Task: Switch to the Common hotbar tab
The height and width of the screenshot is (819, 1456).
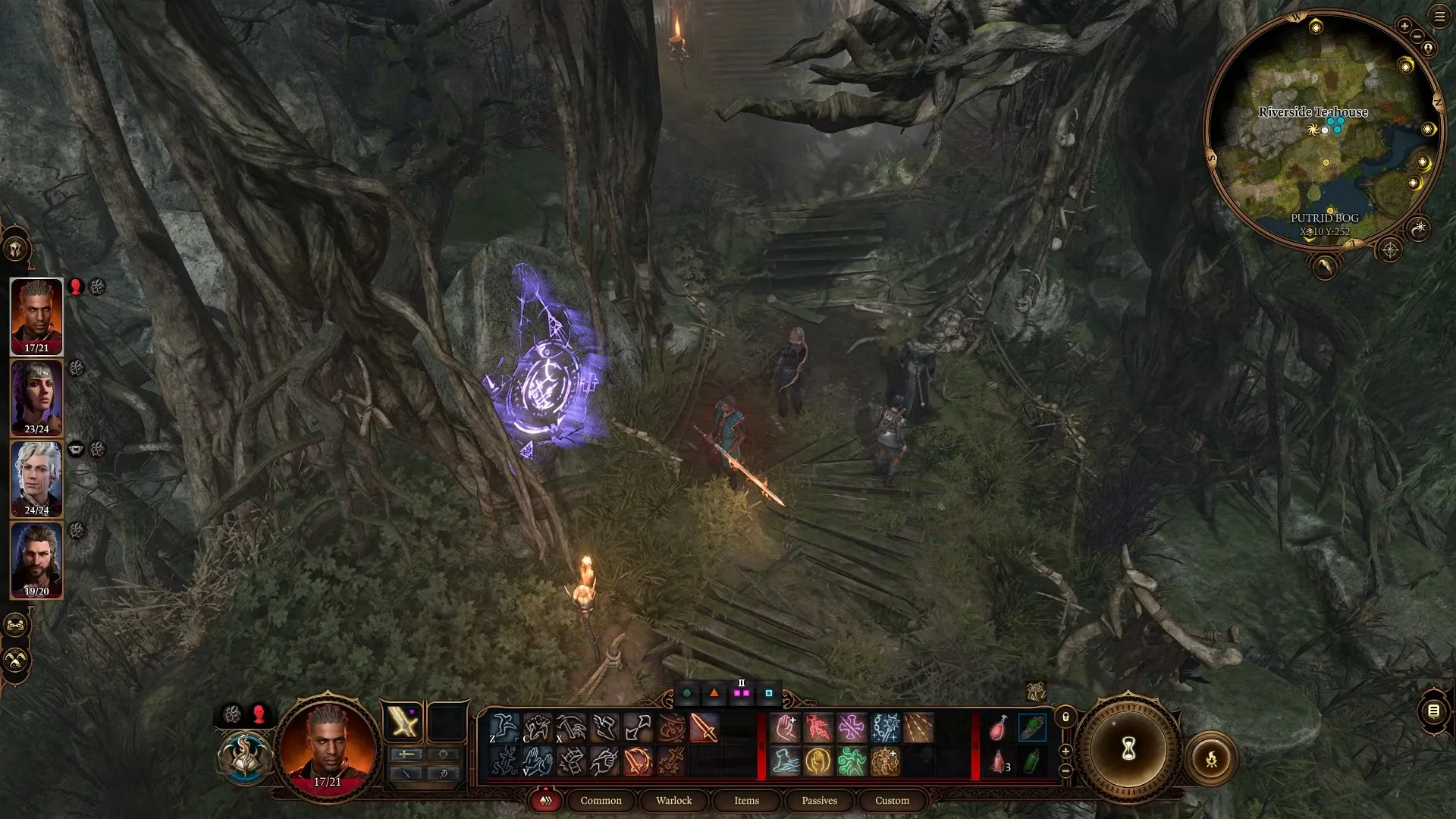Action: pyautogui.click(x=601, y=800)
